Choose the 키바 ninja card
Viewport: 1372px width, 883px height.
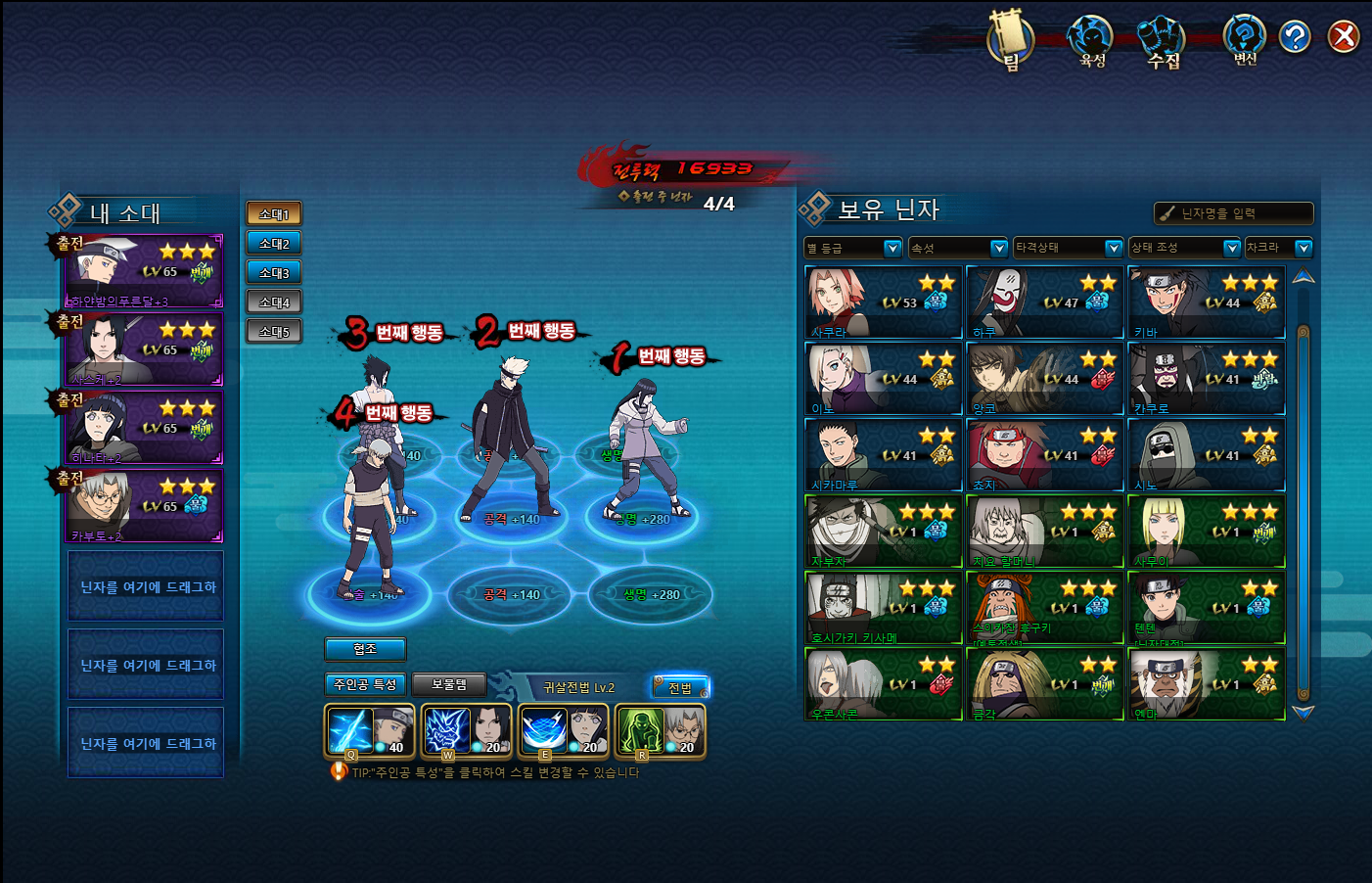point(1207,302)
